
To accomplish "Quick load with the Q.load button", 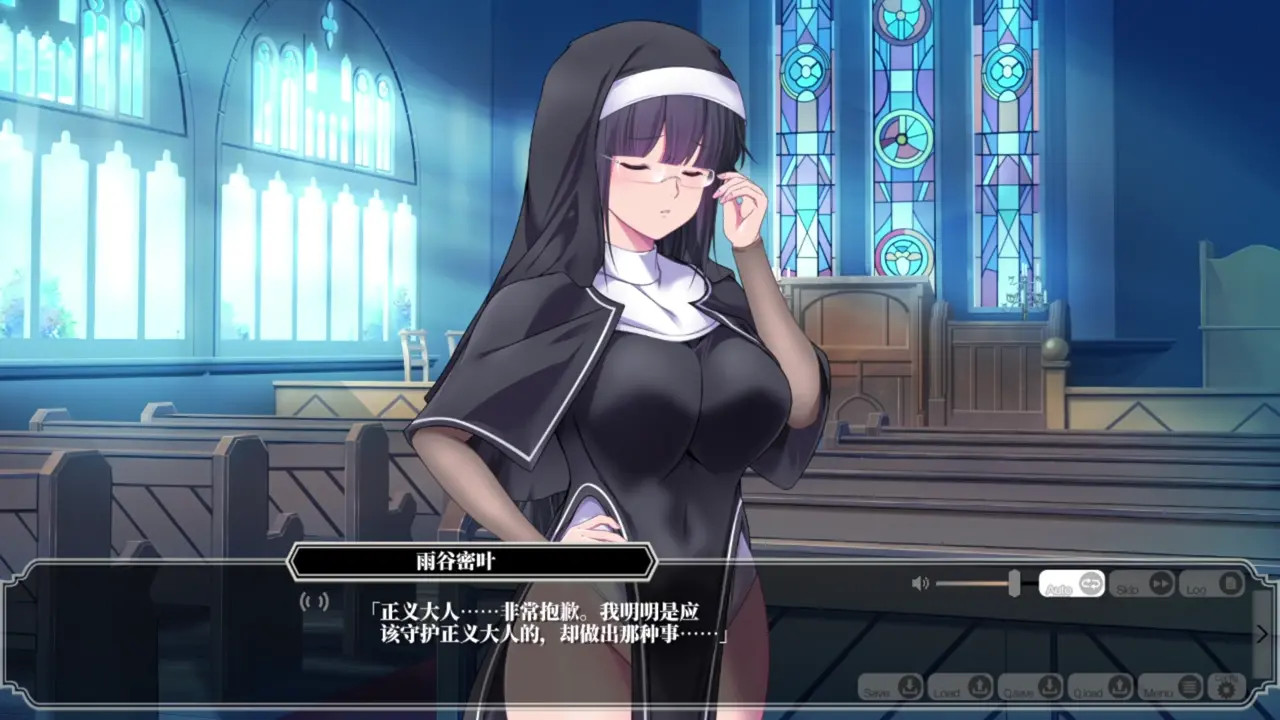I will [x=1100, y=688].
